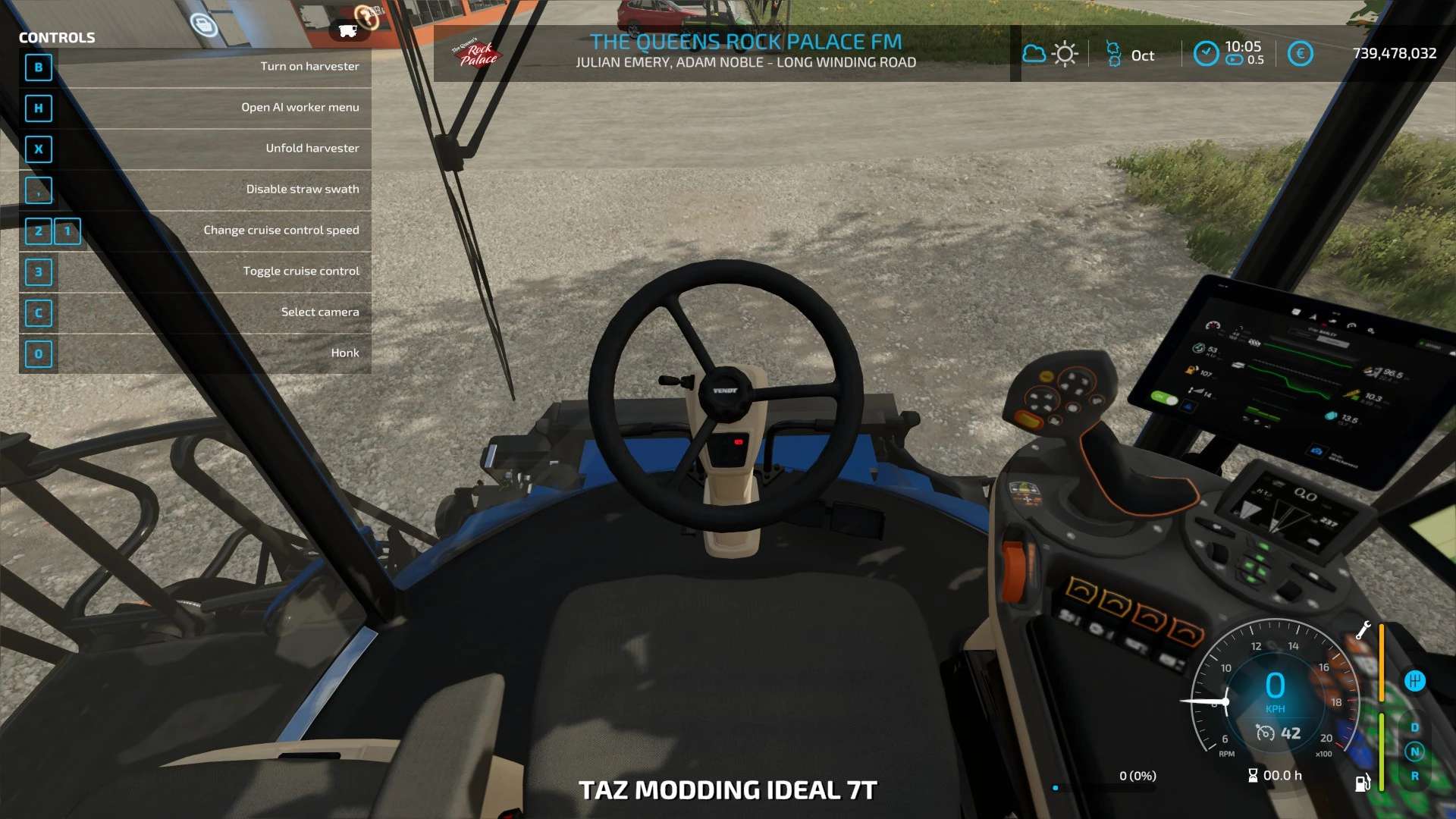Viewport: 1456px width, 819px height.
Task: Click the cruise control speed icon
Action: point(1265,733)
